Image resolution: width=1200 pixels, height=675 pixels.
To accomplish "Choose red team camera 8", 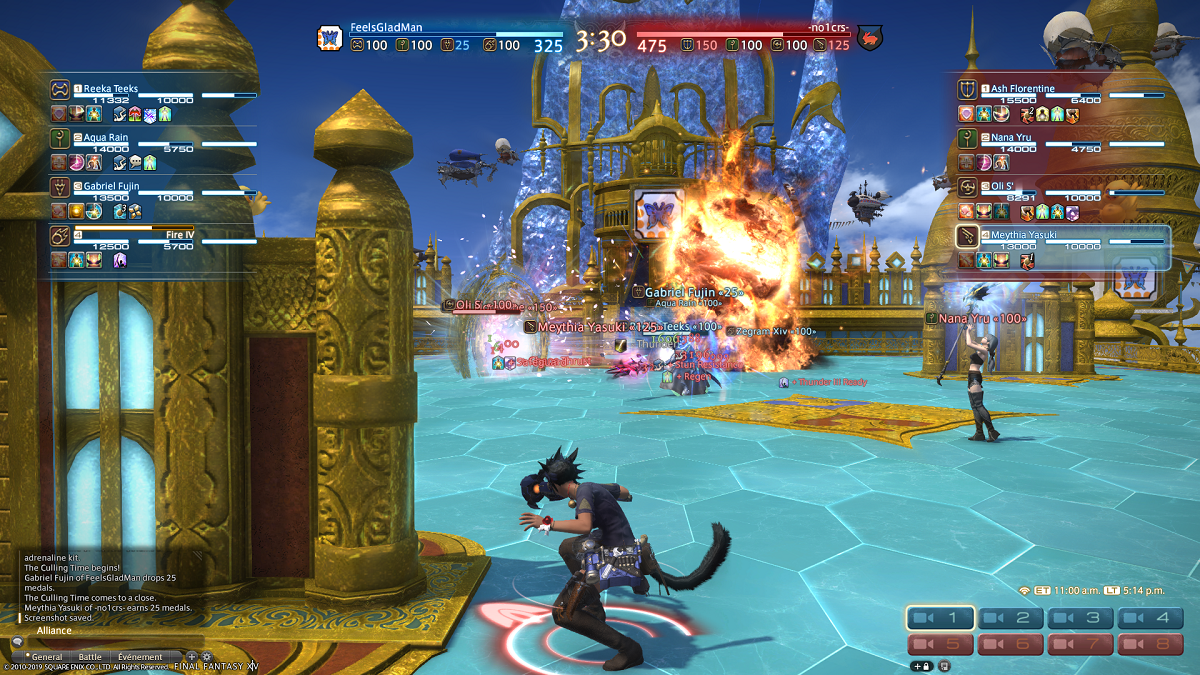I will (x=1151, y=645).
